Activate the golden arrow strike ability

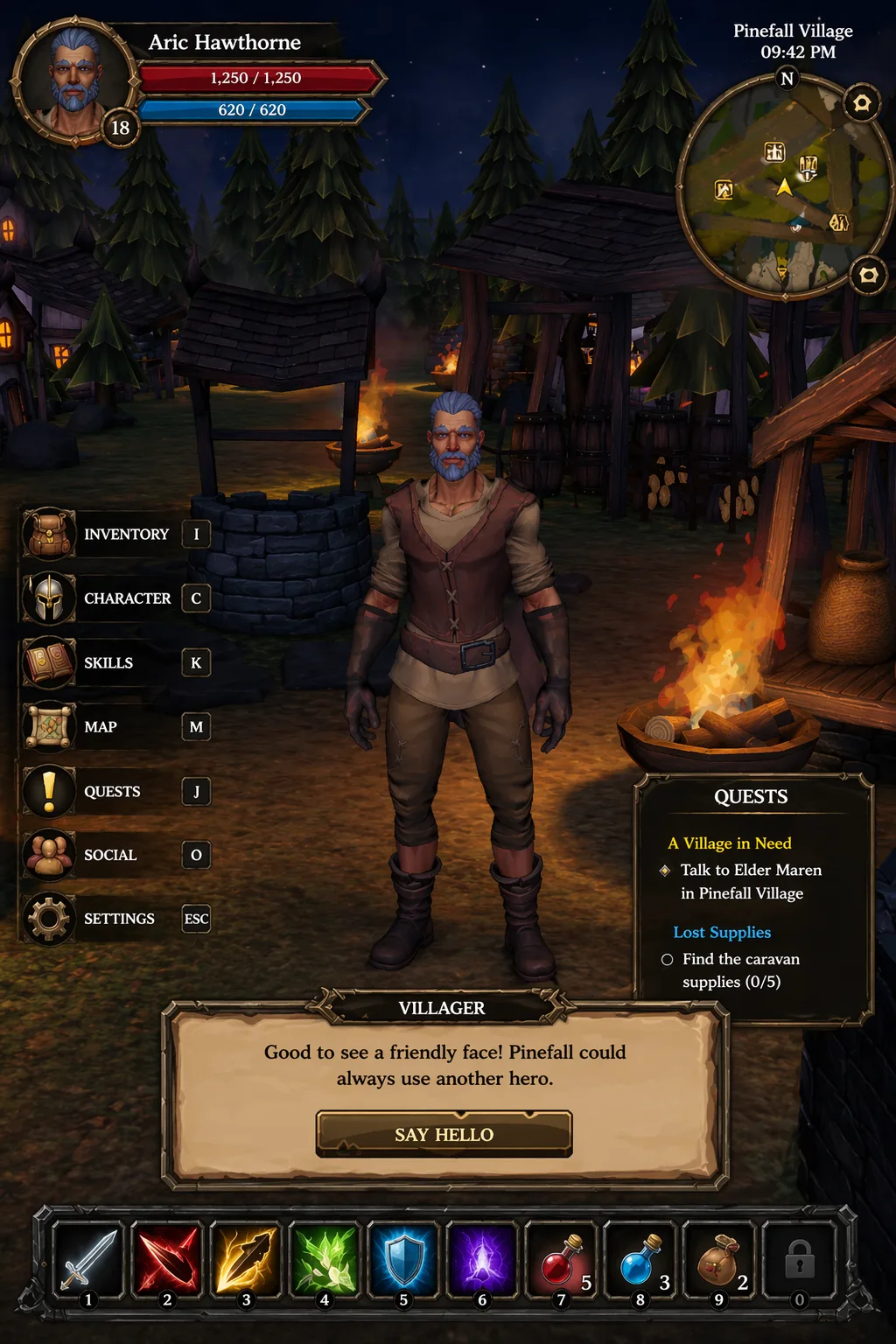[246, 1260]
